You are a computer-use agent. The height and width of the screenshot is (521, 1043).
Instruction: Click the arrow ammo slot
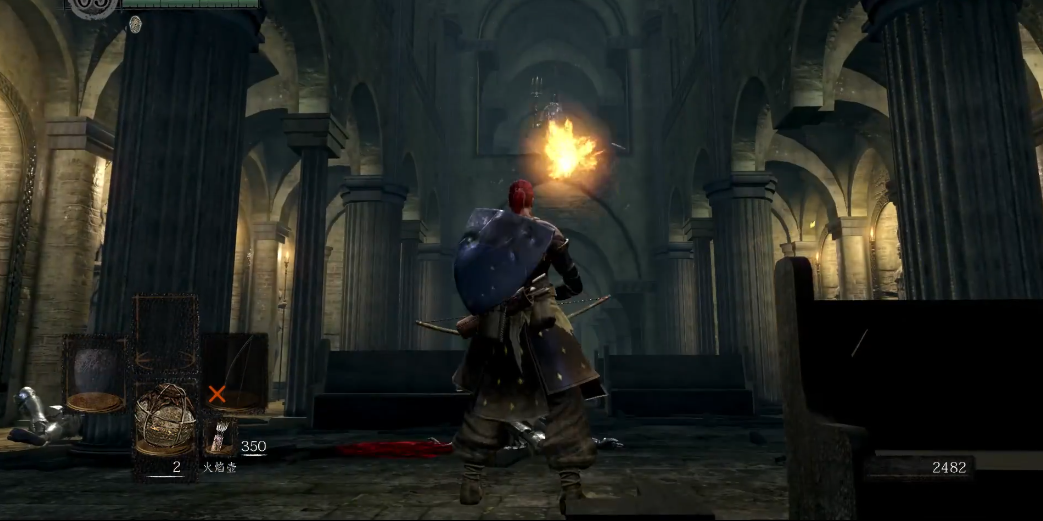220,437
